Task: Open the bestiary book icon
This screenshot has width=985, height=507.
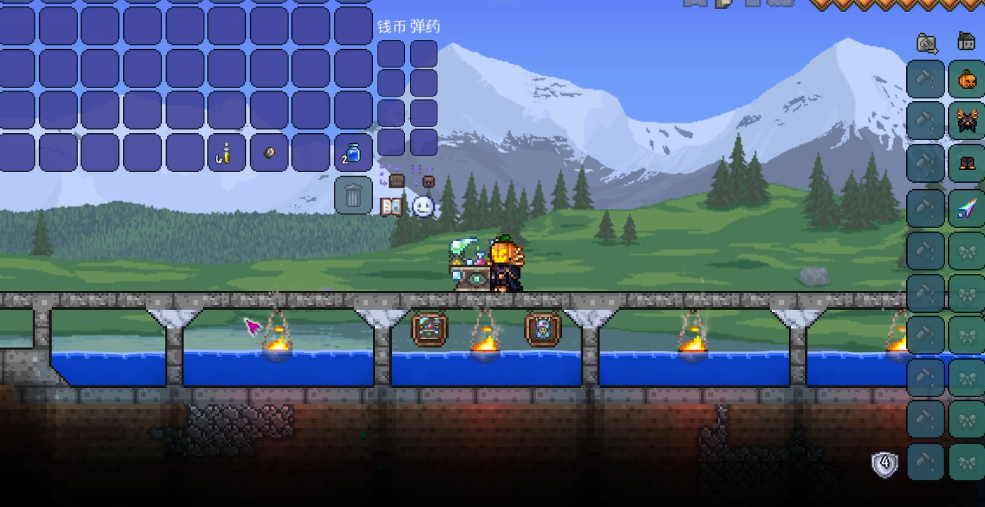Action: (392, 207)
